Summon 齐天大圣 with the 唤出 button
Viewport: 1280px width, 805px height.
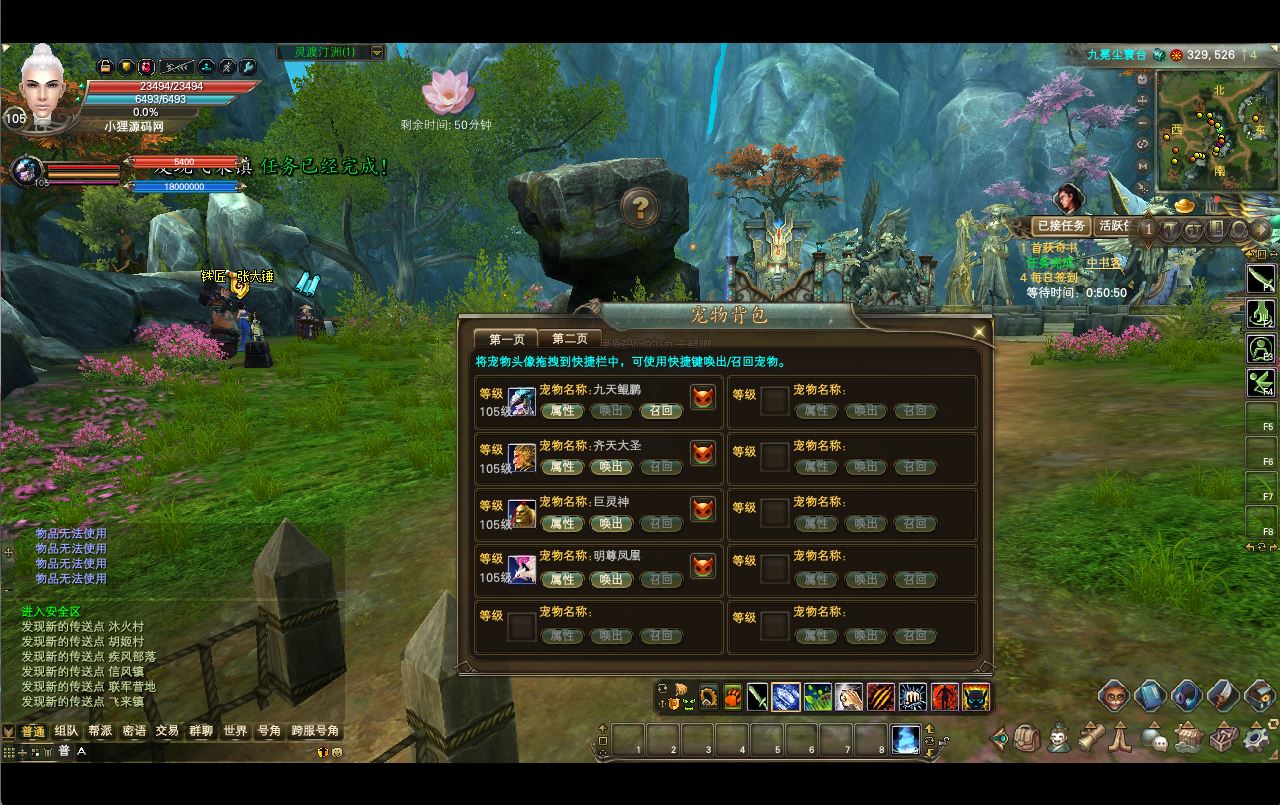[611, 466]
